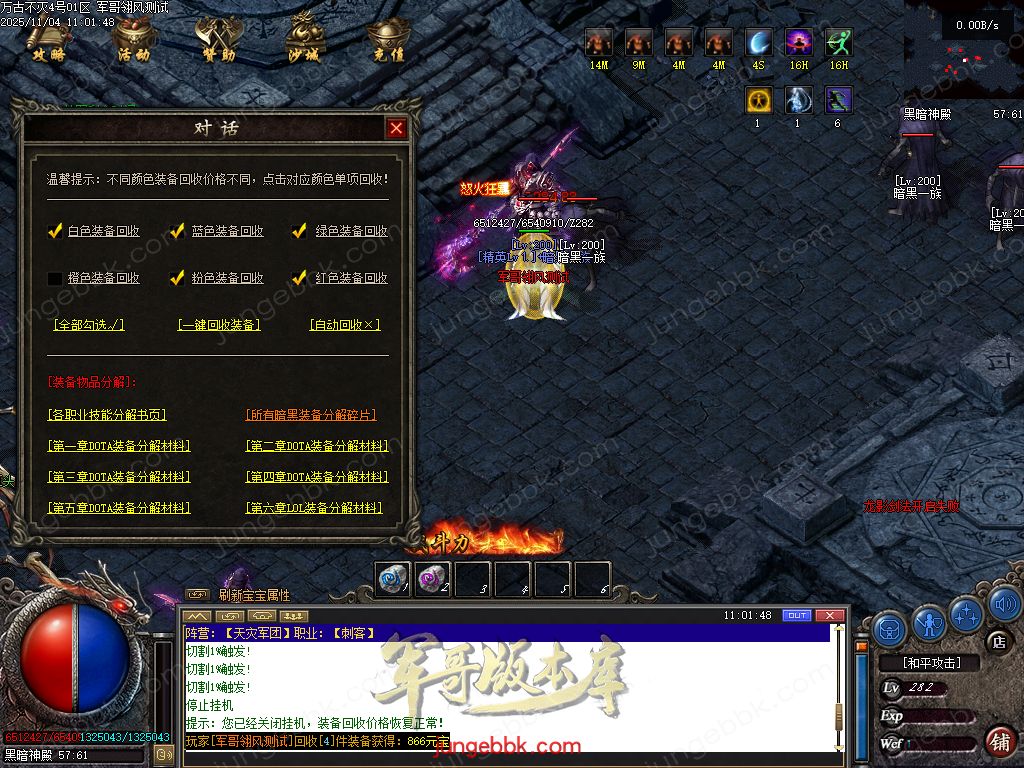Close the chat window with red X
Screen dimensions: 1024x768
(829, 615)
